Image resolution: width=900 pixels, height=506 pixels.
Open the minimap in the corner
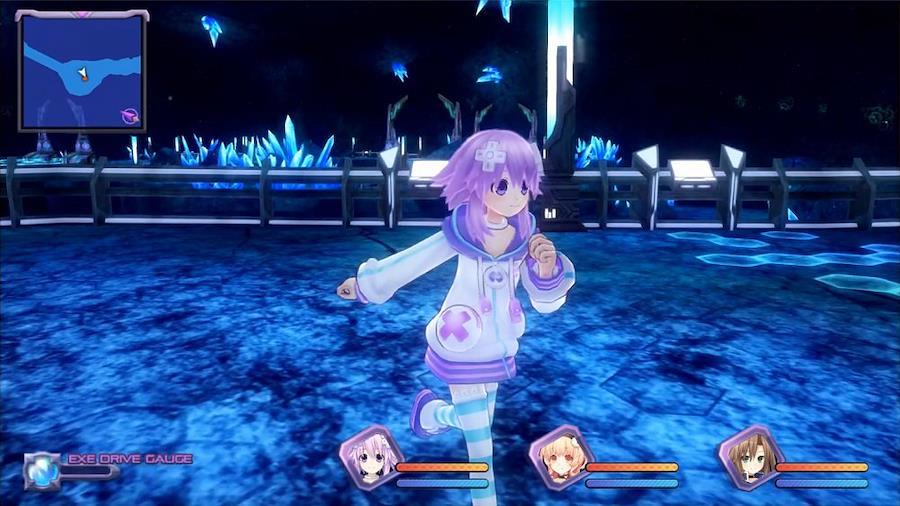point(82,70)
